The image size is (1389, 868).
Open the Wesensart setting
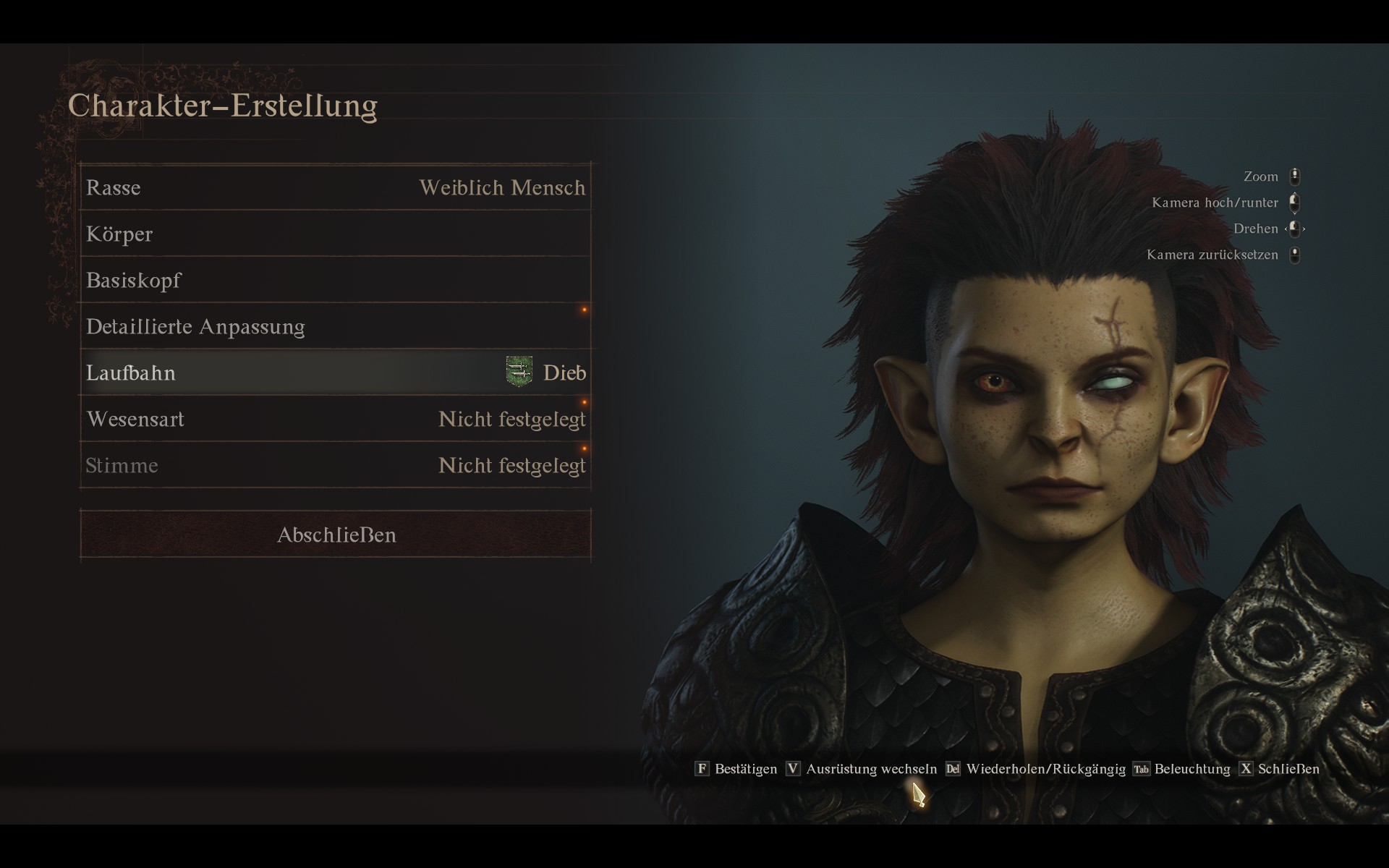click(336, 420)
